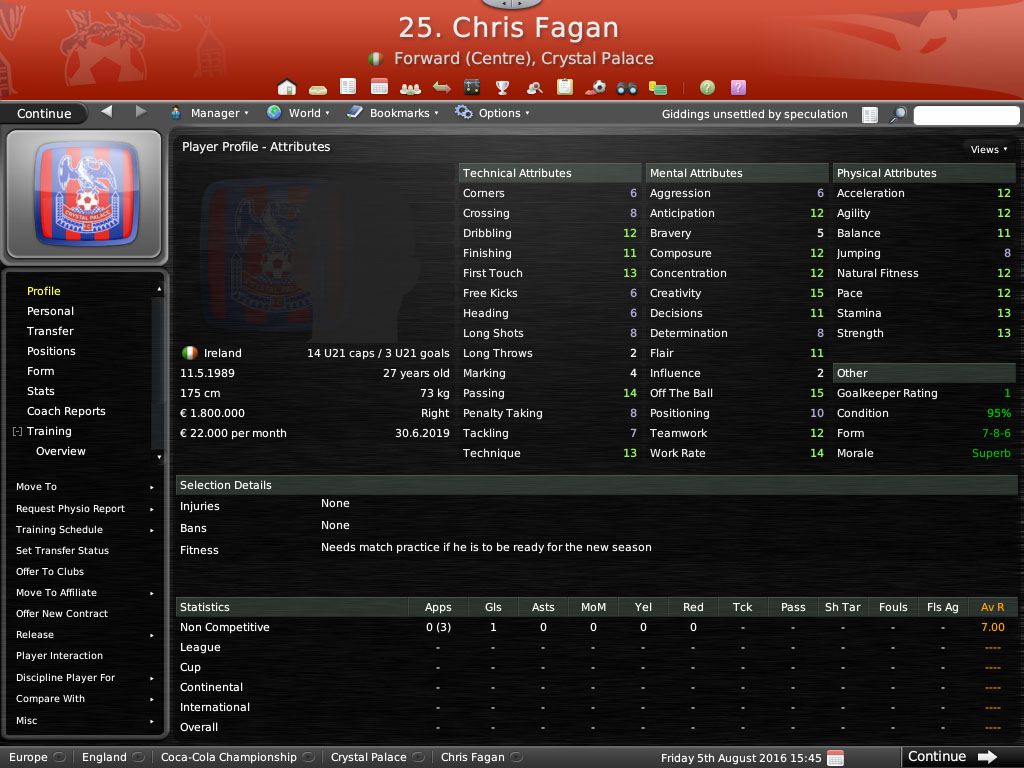Image resolution: width=1024 pixels, height=768 pixels.
Task: Continue the game with bottom-right button
Action: click(x=951, y=757)
